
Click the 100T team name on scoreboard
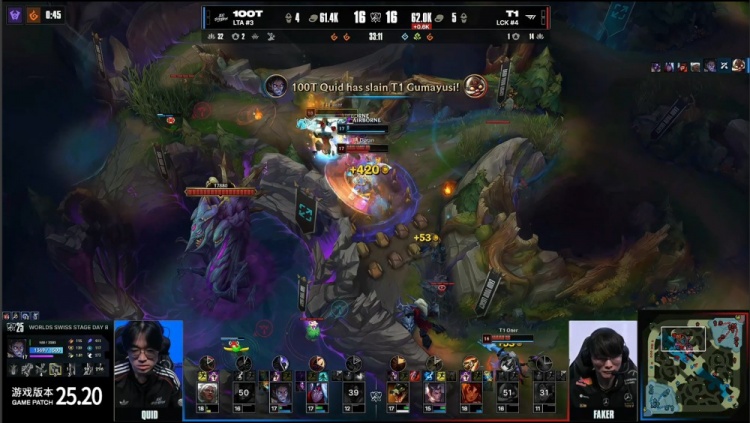[x=247, y=14]
